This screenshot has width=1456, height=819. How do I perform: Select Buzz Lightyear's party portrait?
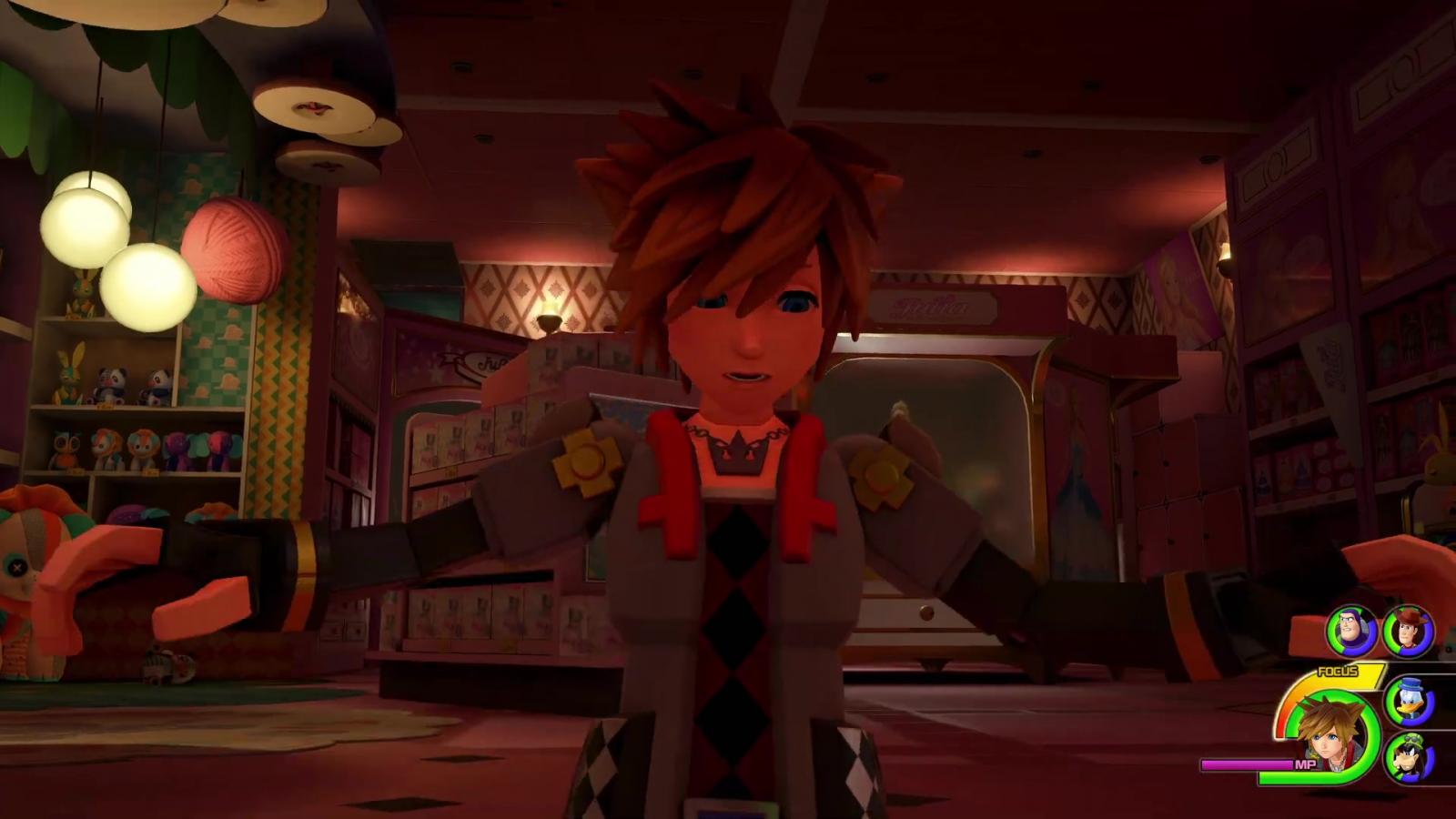1351,631
